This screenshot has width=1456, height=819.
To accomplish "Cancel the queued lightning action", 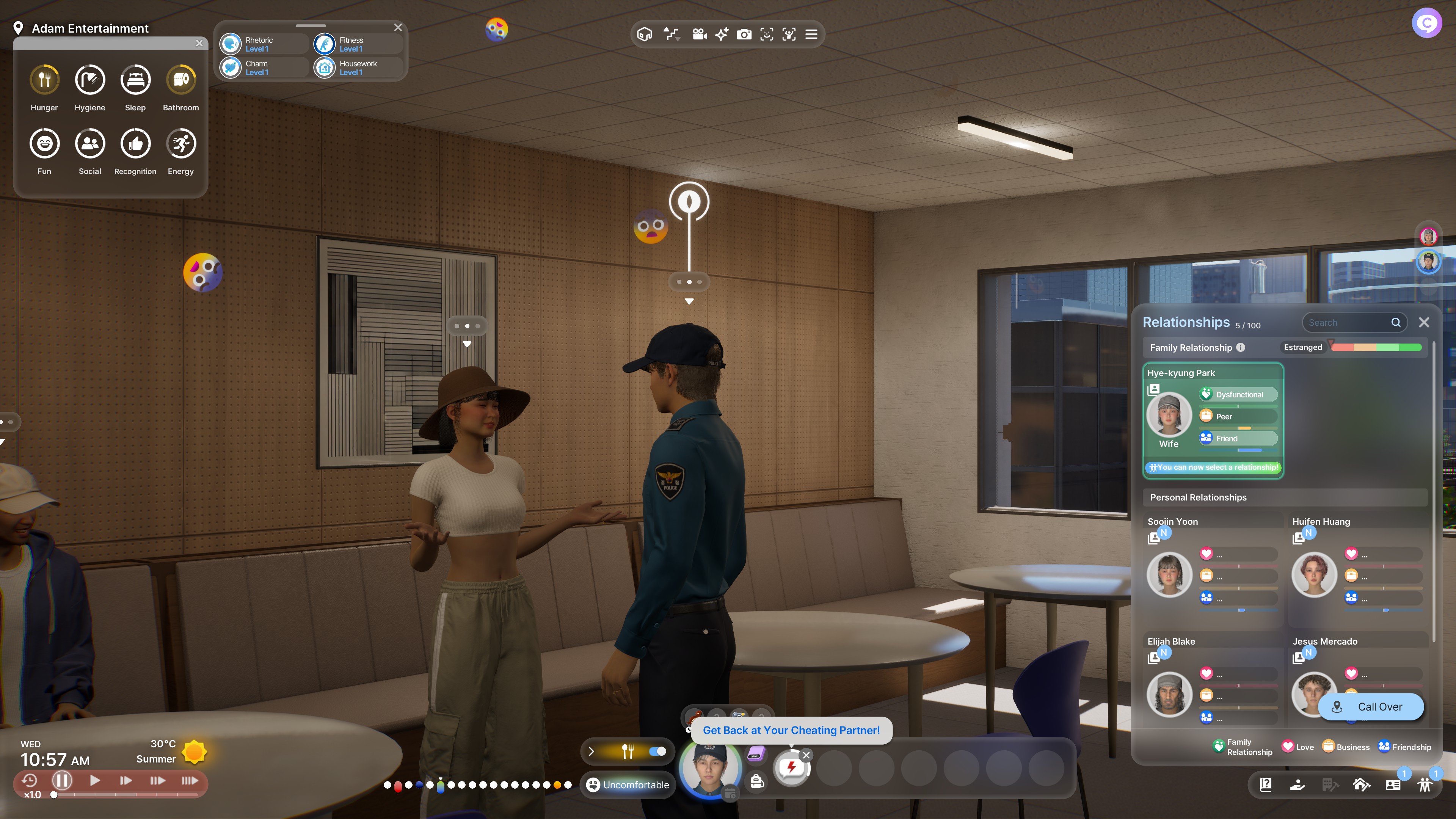I will (806, 755).
